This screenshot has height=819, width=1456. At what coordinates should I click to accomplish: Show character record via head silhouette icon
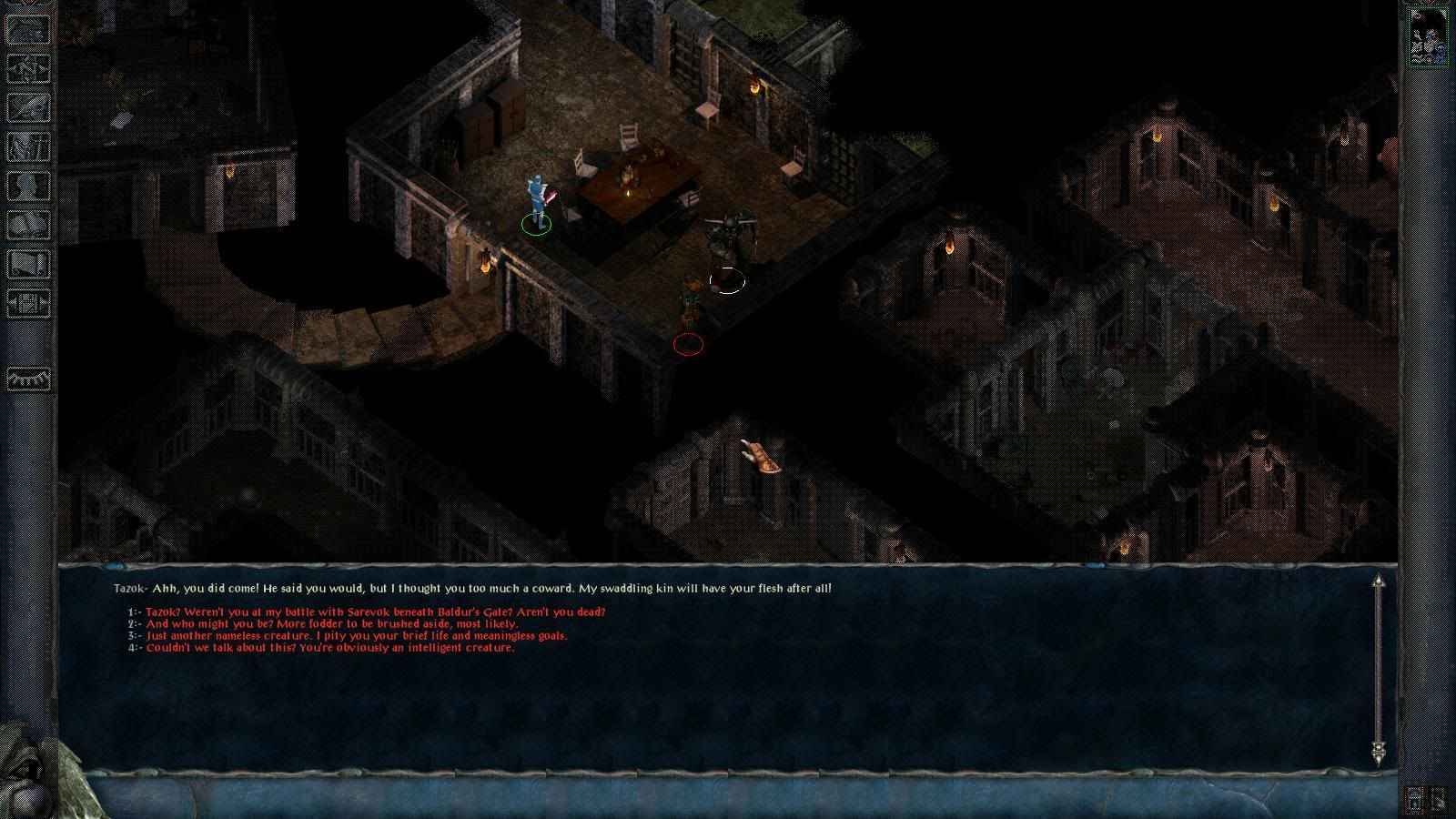(x=29, y=186)
